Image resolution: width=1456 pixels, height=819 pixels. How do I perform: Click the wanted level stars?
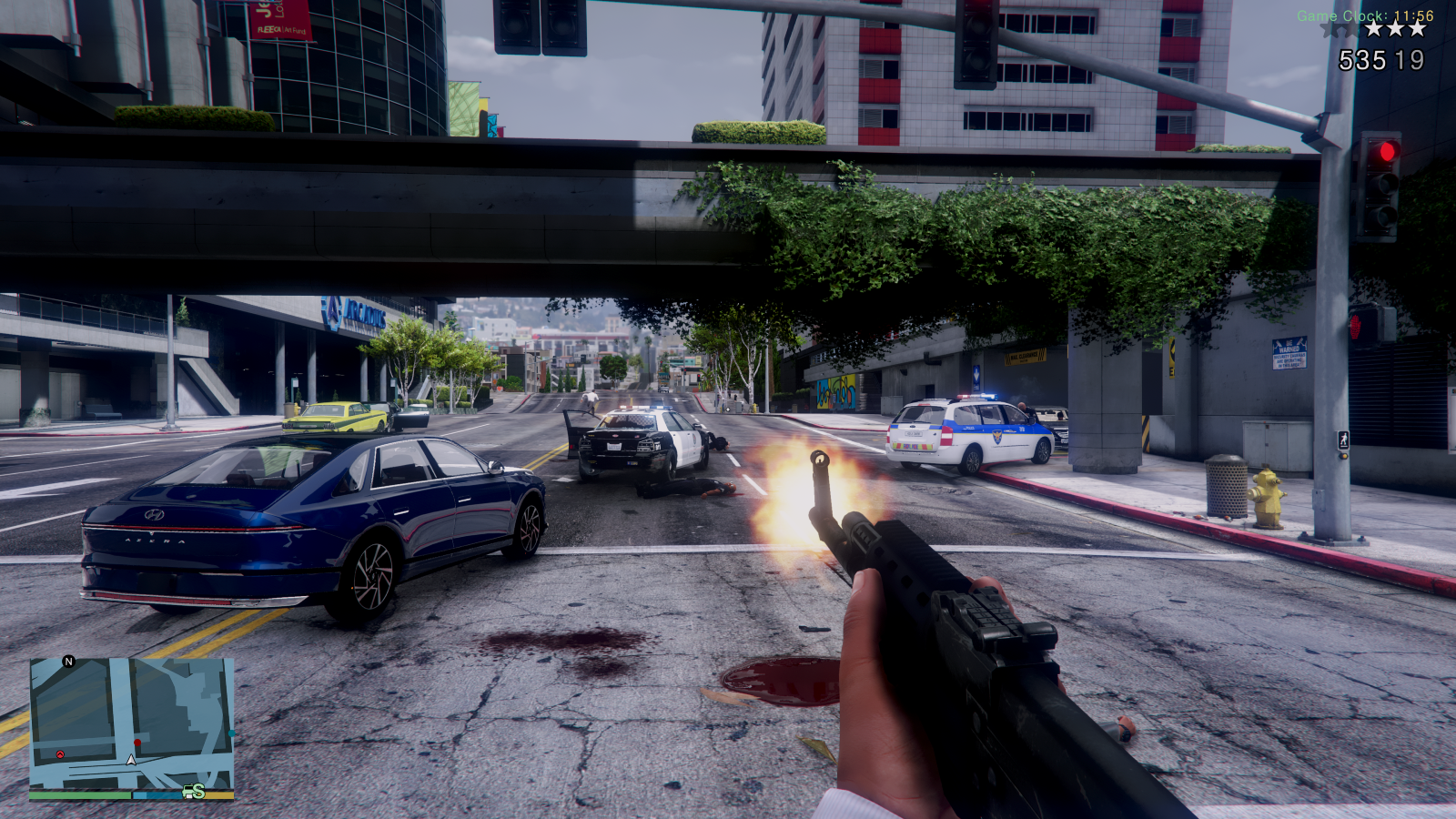(1395, 29)
